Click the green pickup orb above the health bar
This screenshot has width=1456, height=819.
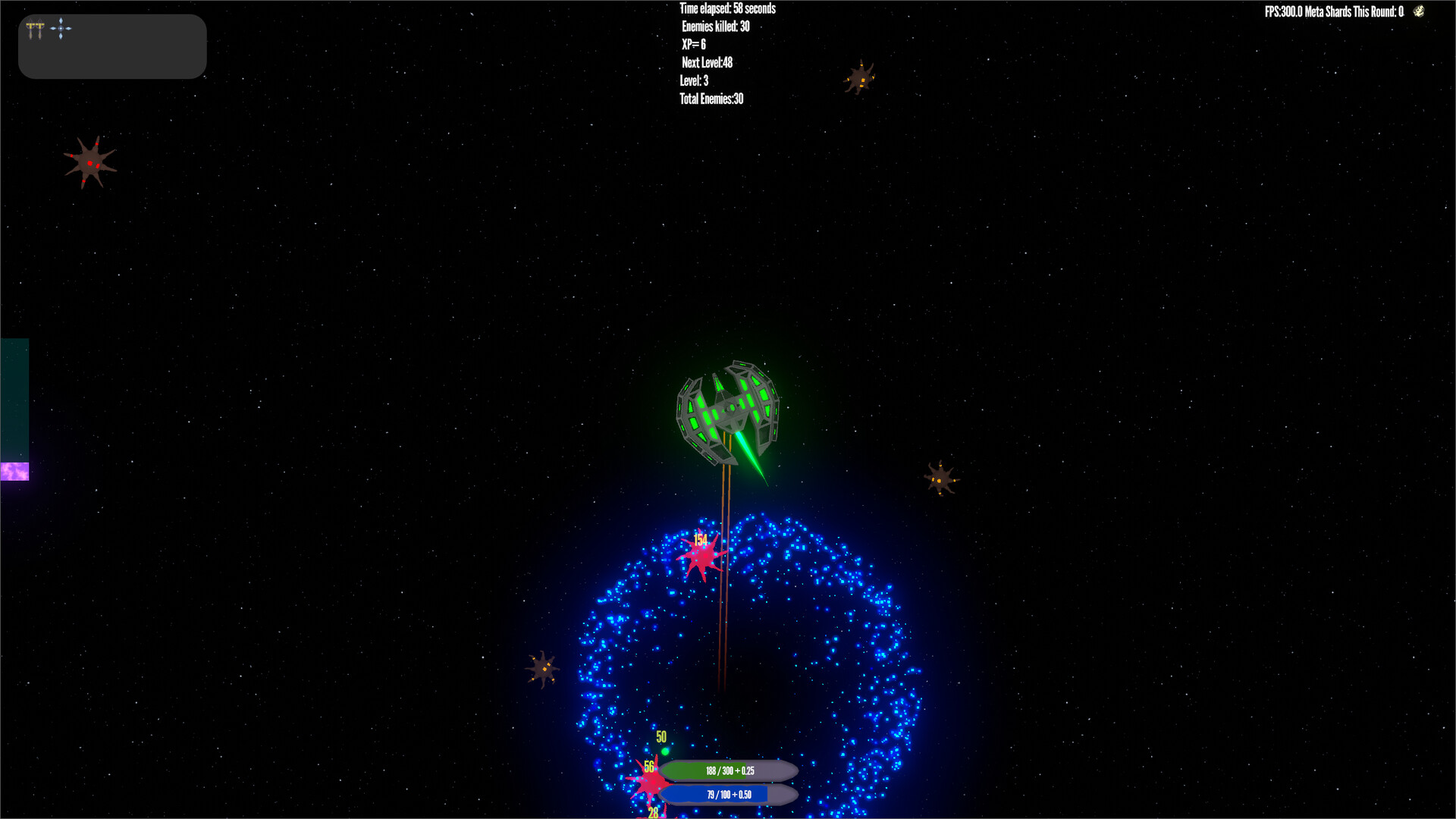pos(664,752)
